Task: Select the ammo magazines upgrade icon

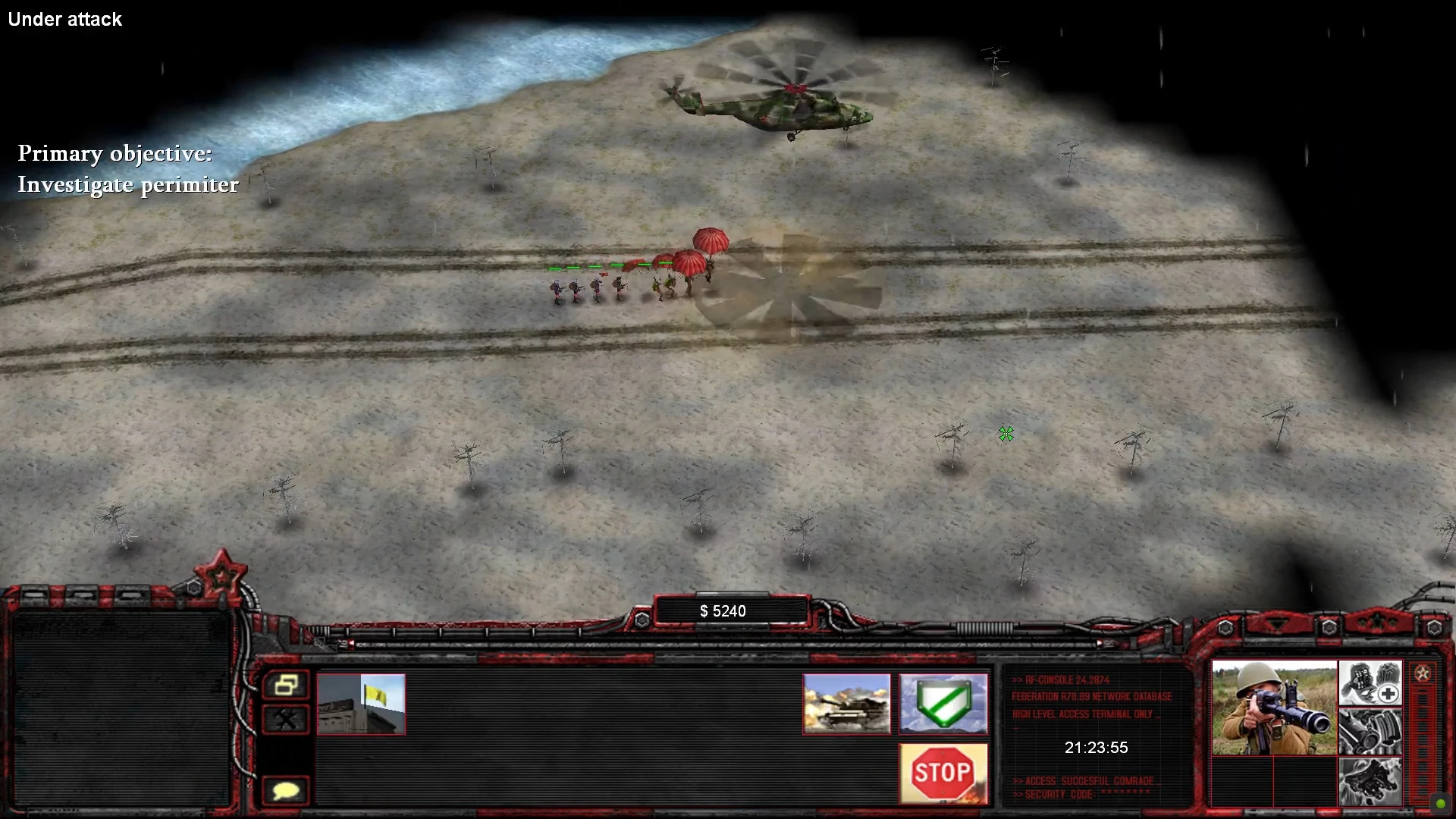Action: [x=1370, y=731]
